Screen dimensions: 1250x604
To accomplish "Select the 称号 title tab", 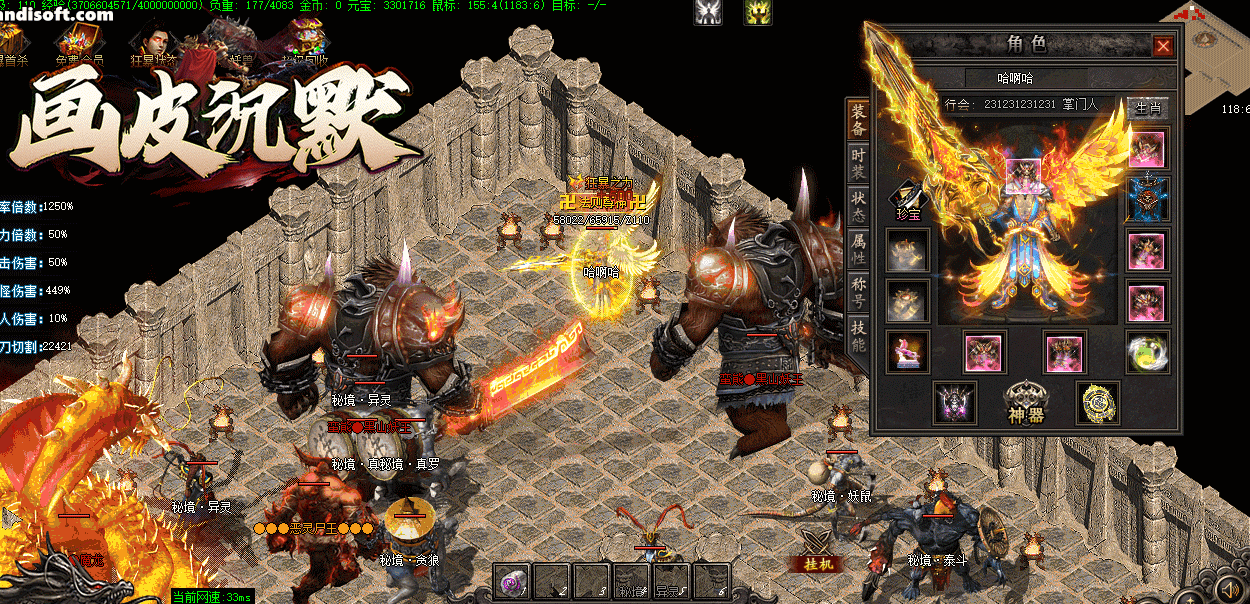I will pos(858,293).
